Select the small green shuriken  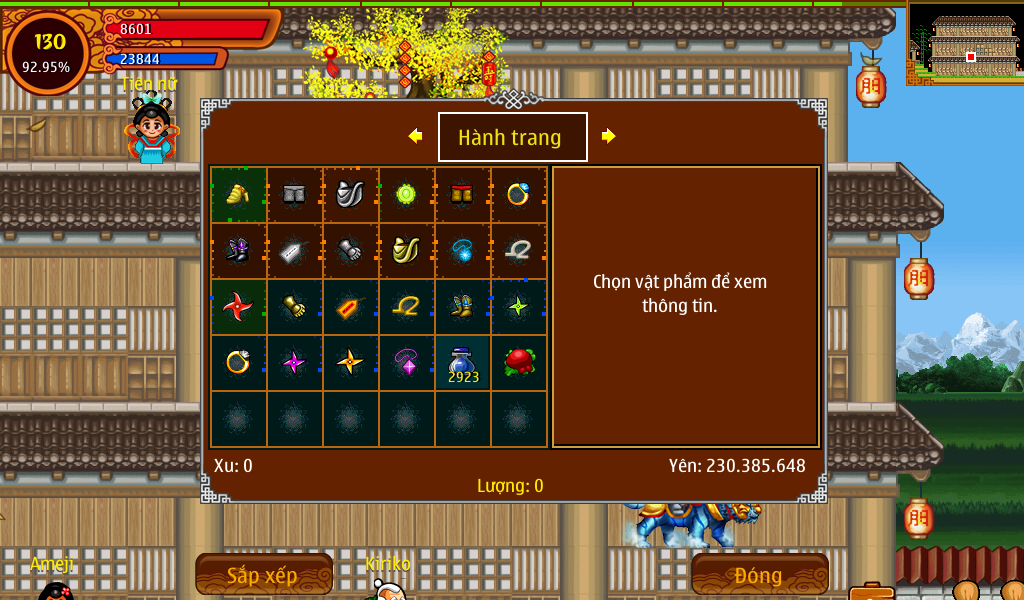click(x=518, y=306)
